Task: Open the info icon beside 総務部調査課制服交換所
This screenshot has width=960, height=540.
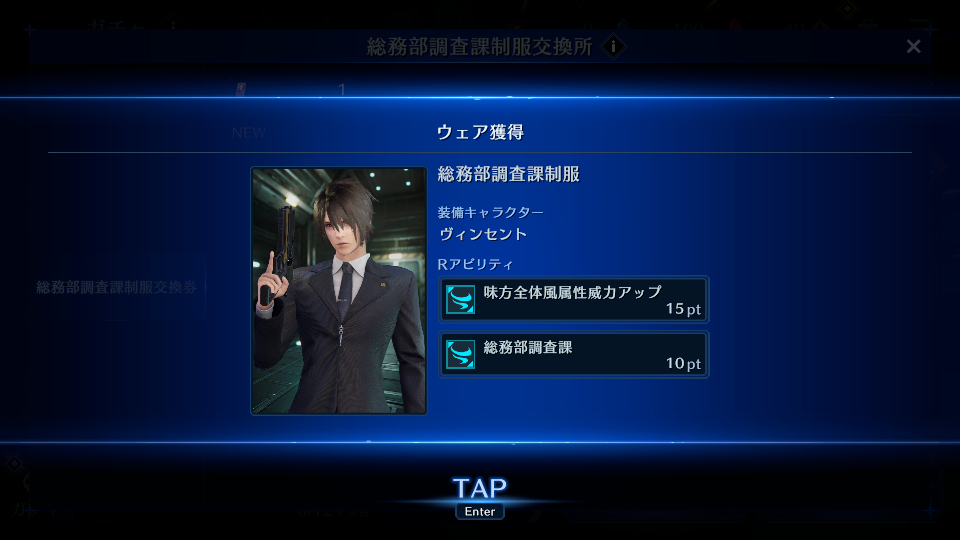Action: (x=614, y=47)
